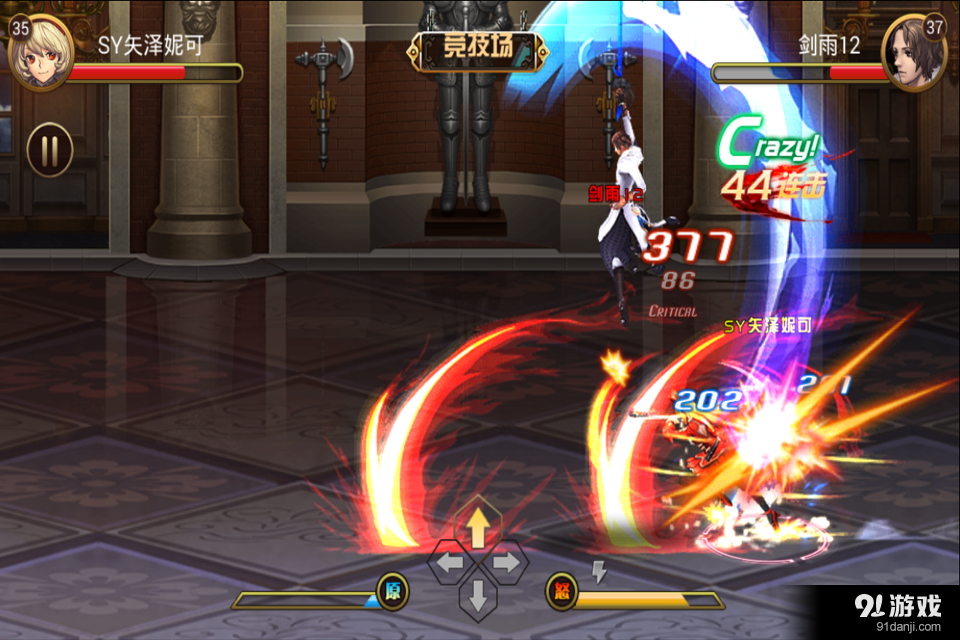The height and width of the screenshot is (640, 960).
Task: Select 剑雨12 opponent portrait
Action: click(914, 52)
